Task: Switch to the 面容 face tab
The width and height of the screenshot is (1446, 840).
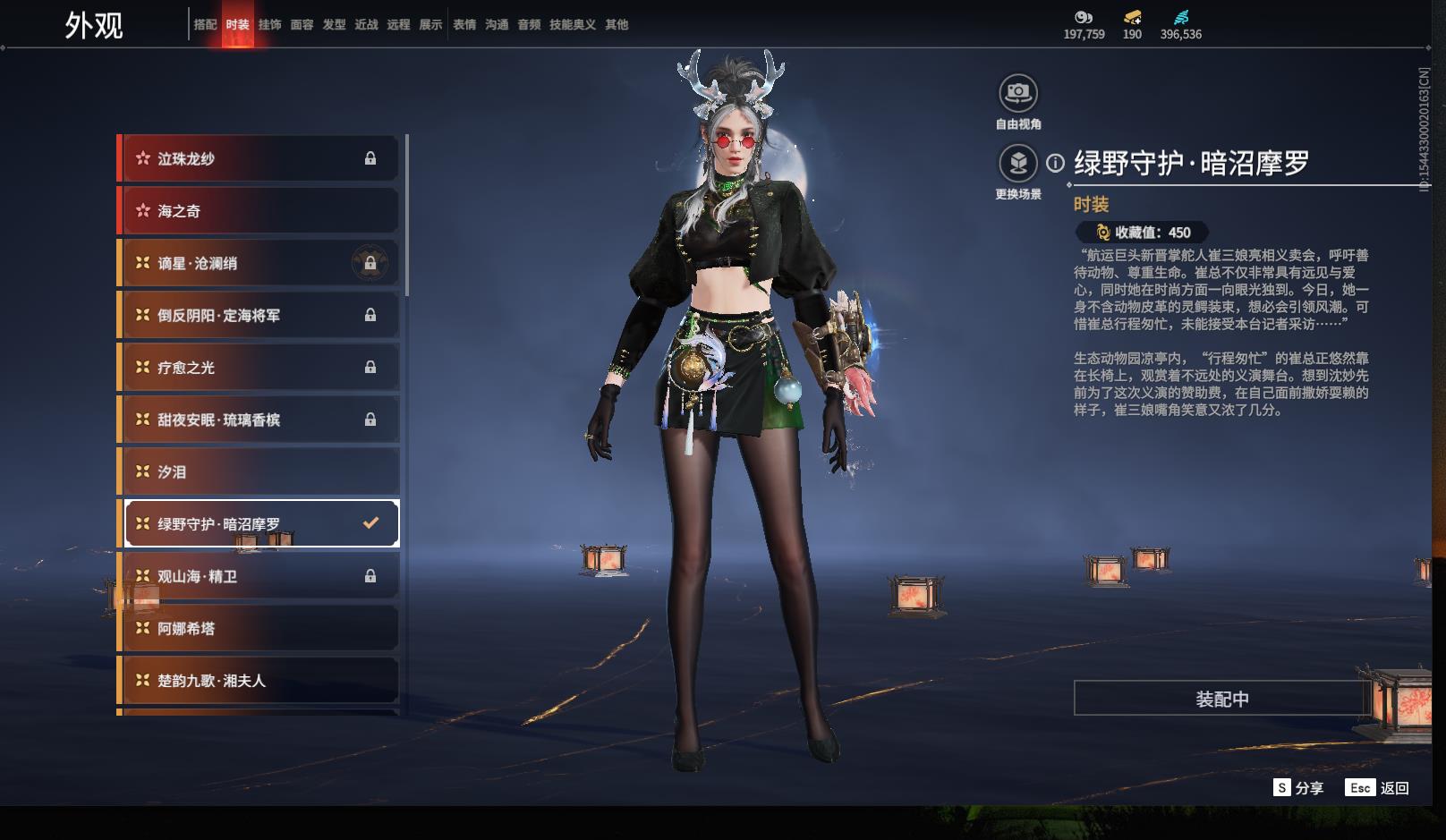Action: [x=302, y=25]
